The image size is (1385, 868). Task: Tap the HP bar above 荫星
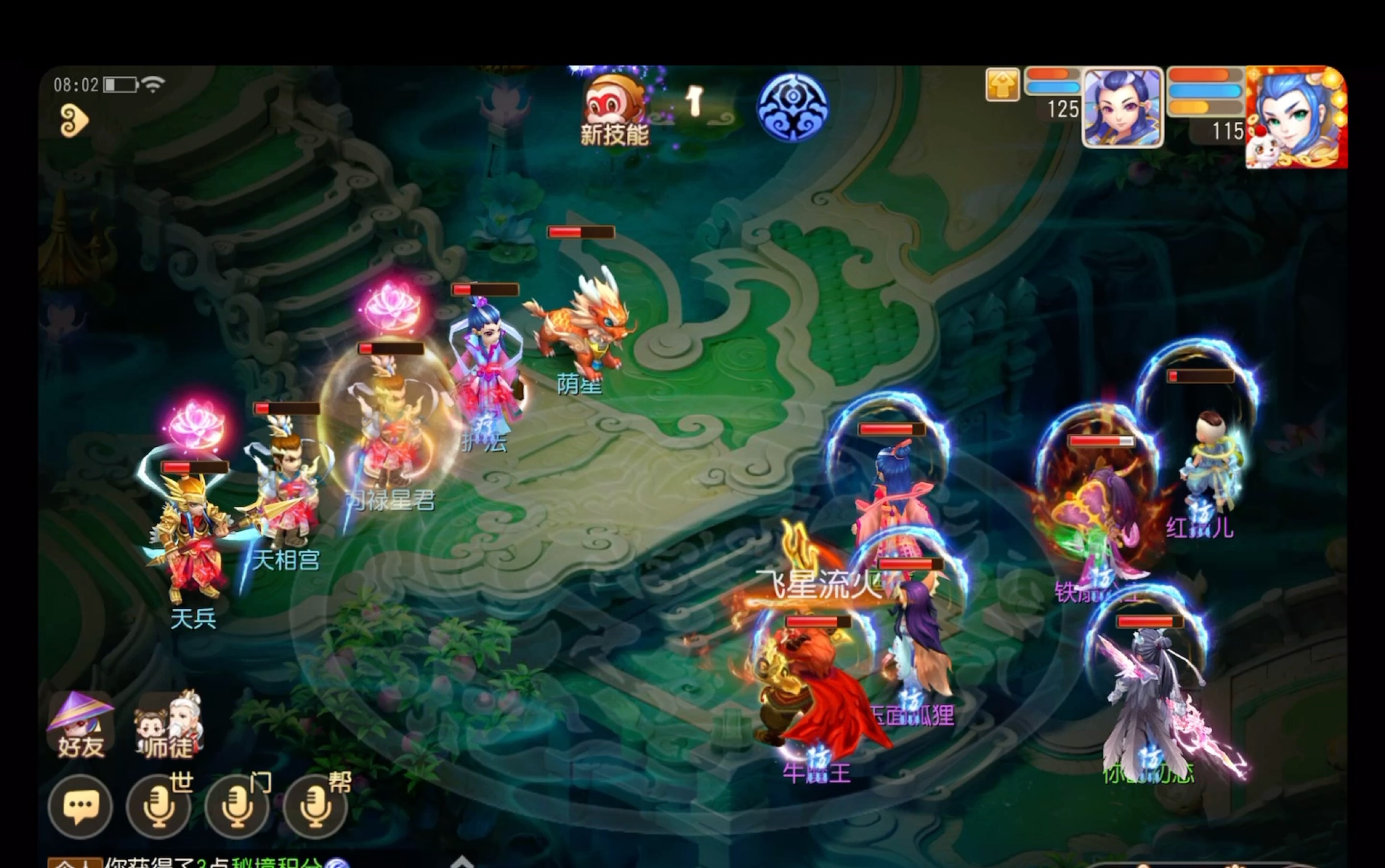click(580, 233)
